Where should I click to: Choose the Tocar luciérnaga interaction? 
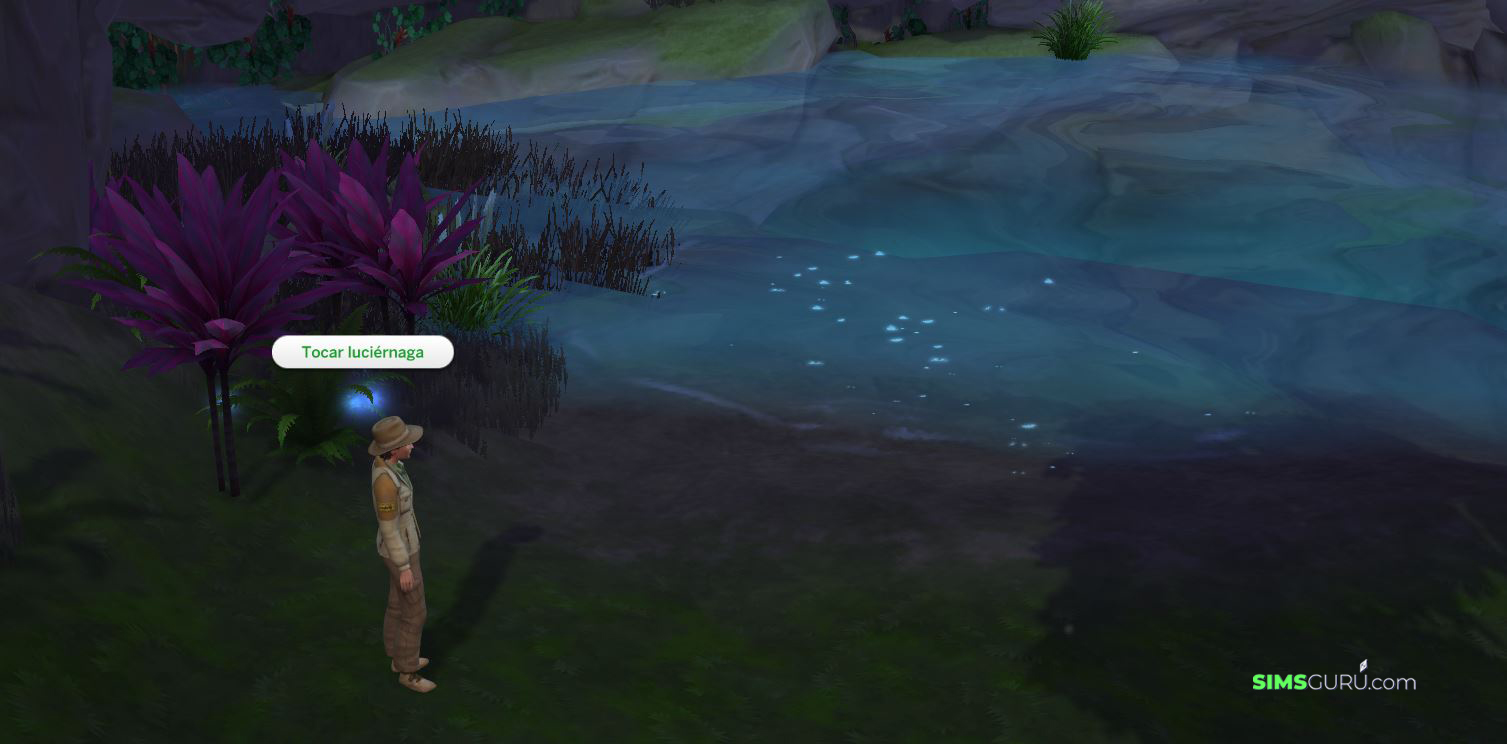pyautogui.click(x=362, y=352)
